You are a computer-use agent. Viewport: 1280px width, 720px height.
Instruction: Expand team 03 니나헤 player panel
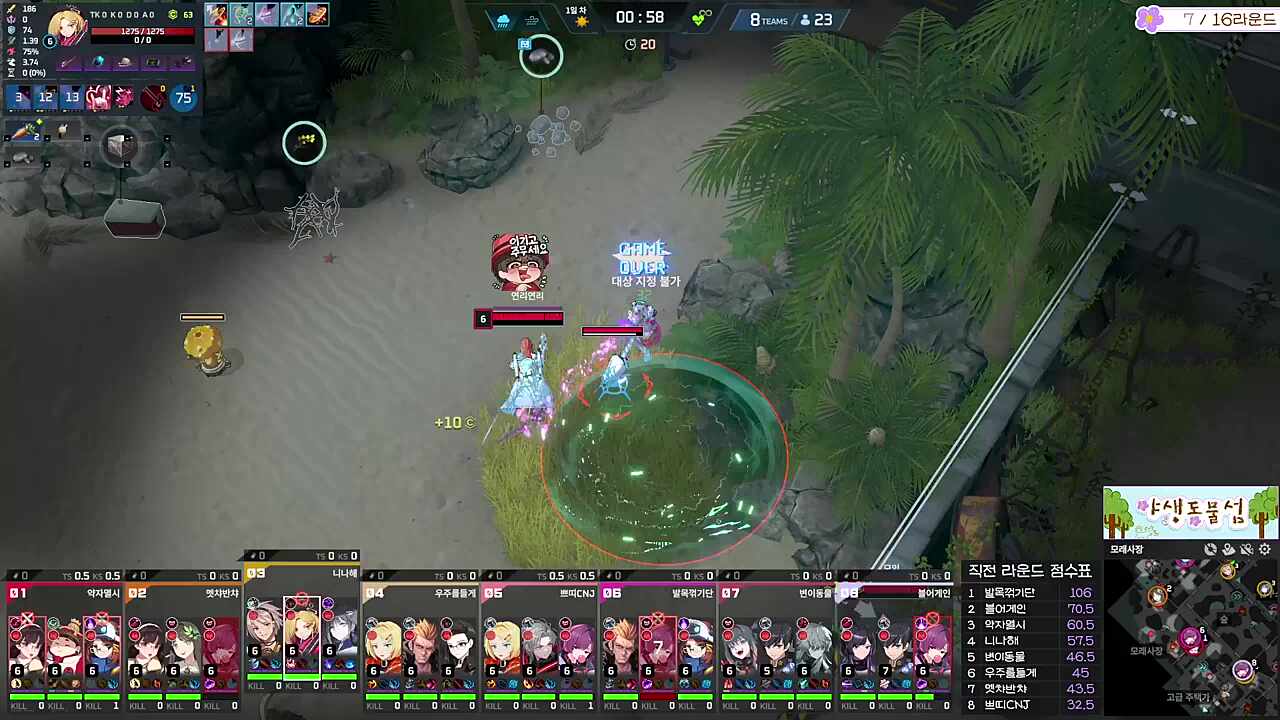300,575
